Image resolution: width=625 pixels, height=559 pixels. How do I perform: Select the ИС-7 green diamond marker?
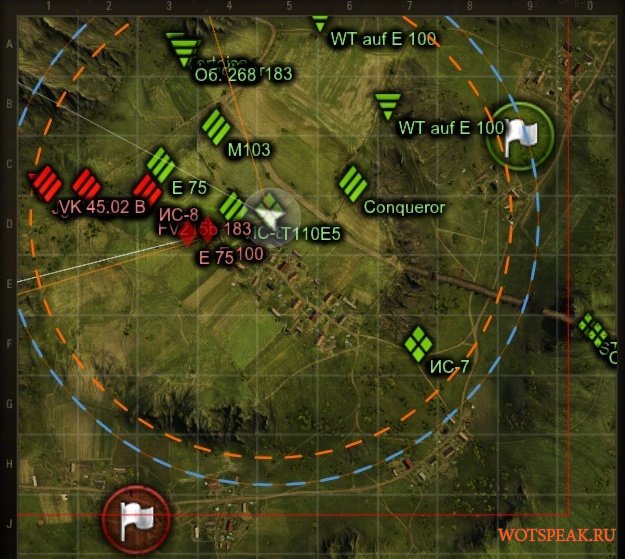[418, 343]
